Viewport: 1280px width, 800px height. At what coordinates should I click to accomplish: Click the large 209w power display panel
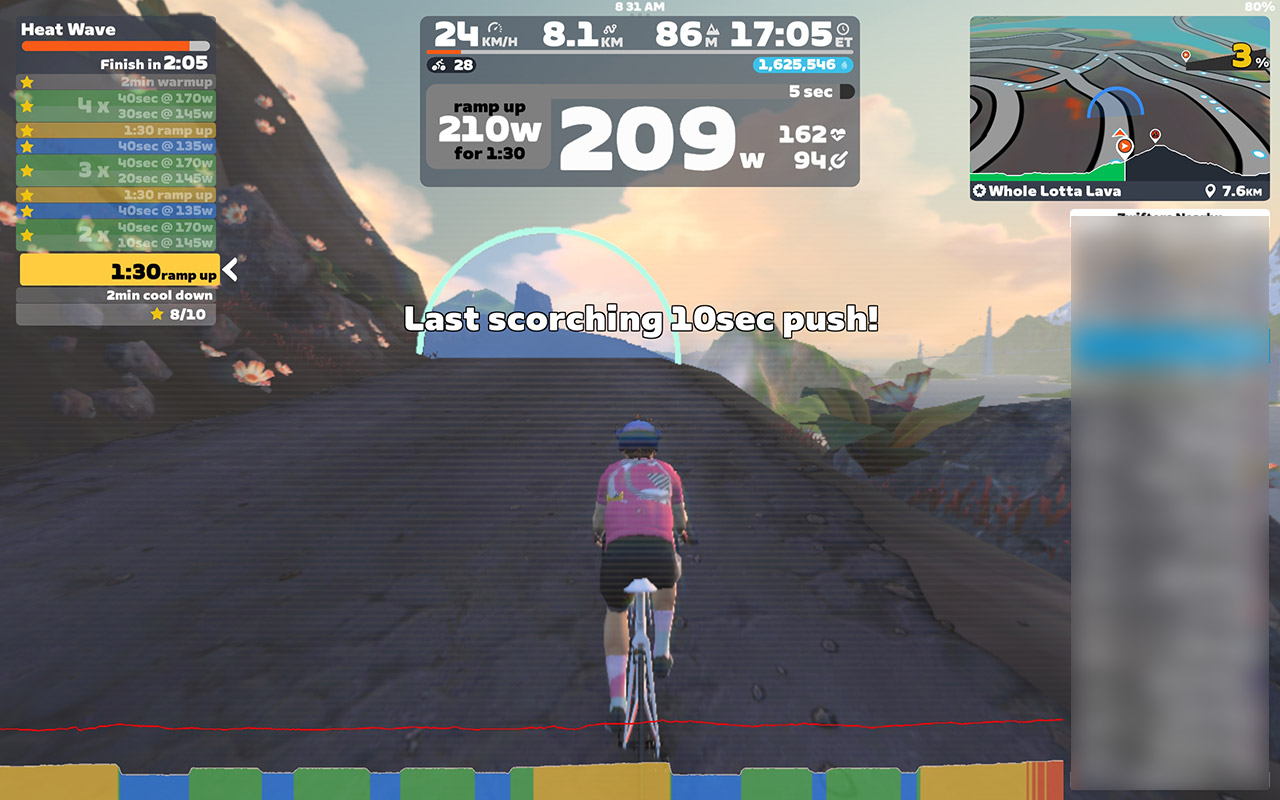tap(660, 138)
